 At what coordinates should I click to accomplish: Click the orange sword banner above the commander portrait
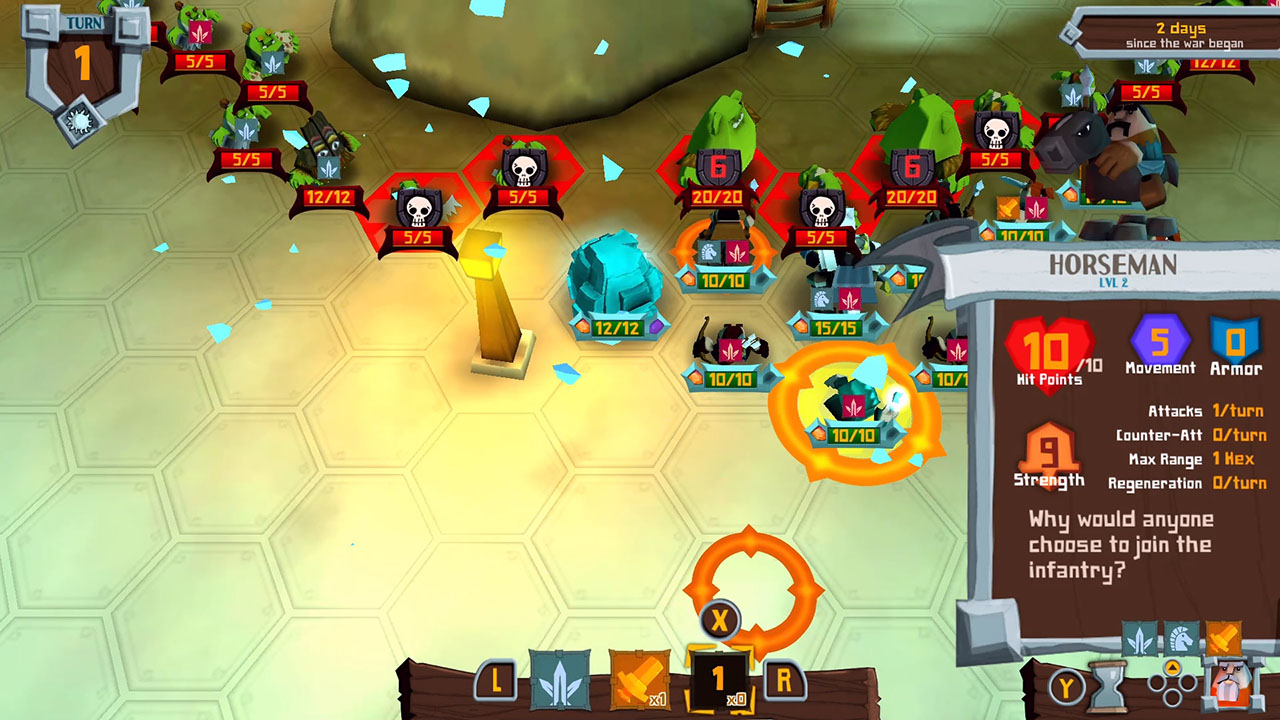[1225, 637]
